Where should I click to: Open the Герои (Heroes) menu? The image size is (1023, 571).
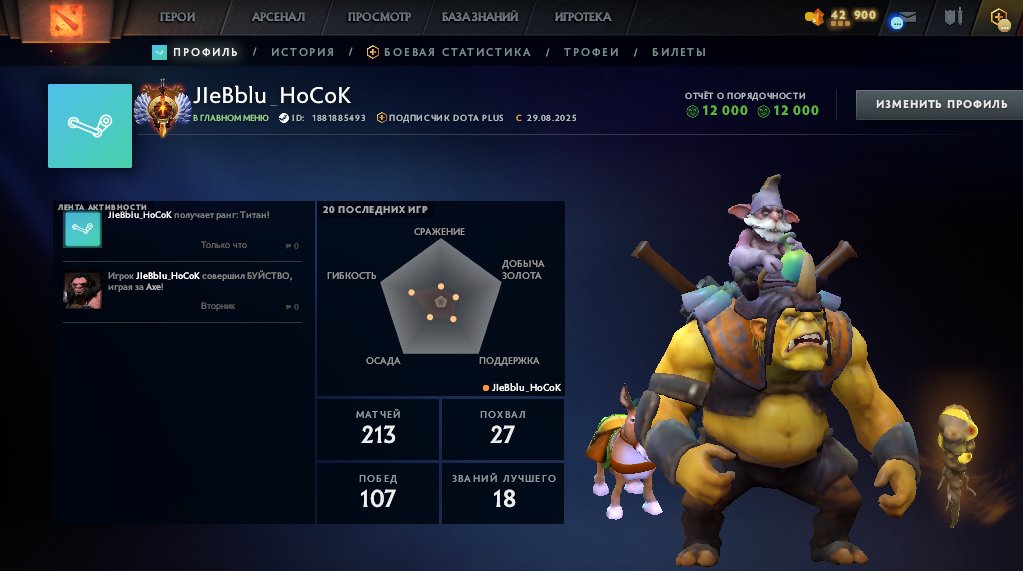177,17
